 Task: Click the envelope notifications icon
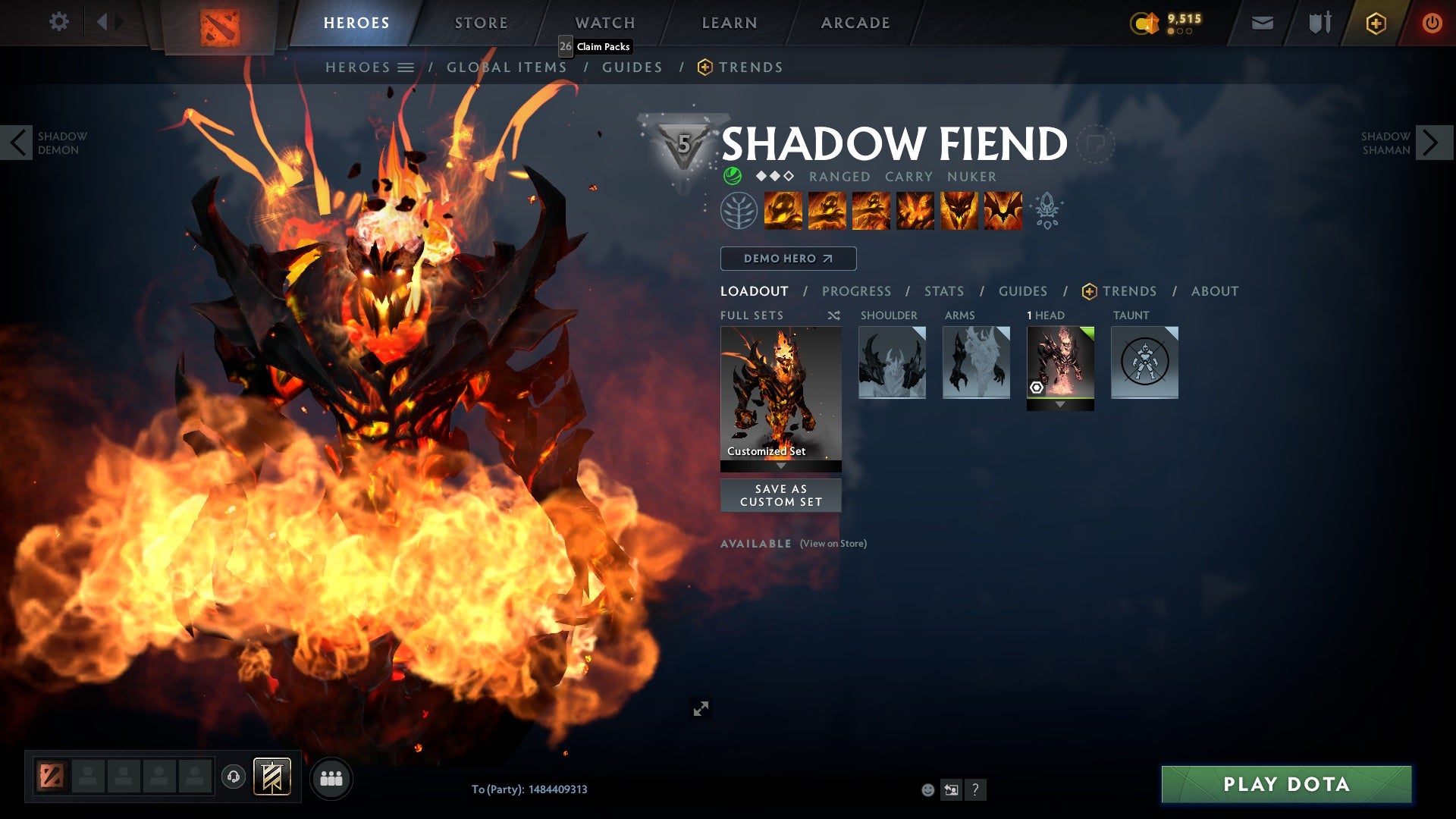[x=1261, y=22]
